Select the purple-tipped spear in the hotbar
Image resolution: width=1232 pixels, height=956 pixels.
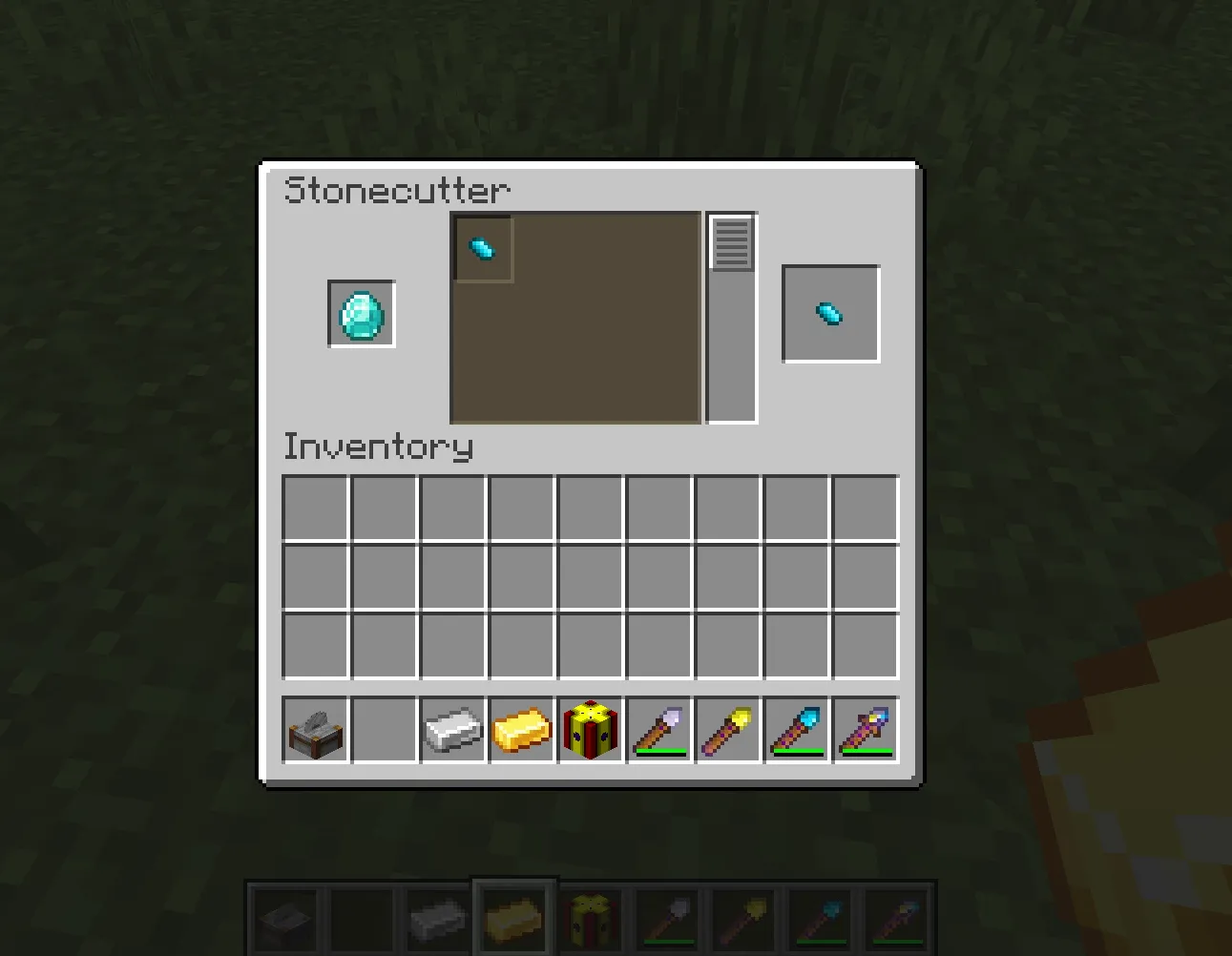pyautogui.click(x=658, y=730)
